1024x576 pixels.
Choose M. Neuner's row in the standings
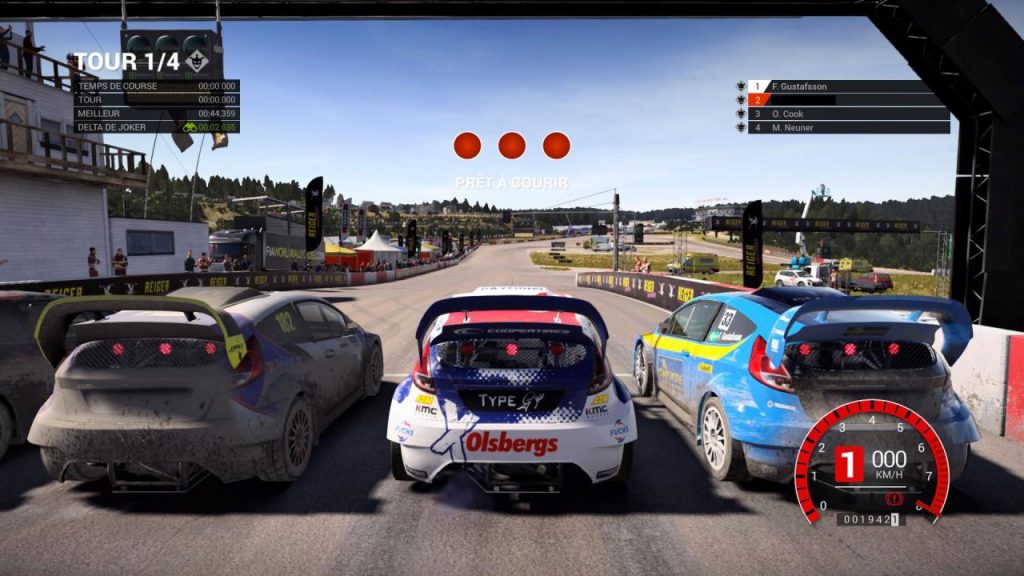point(848,128)
